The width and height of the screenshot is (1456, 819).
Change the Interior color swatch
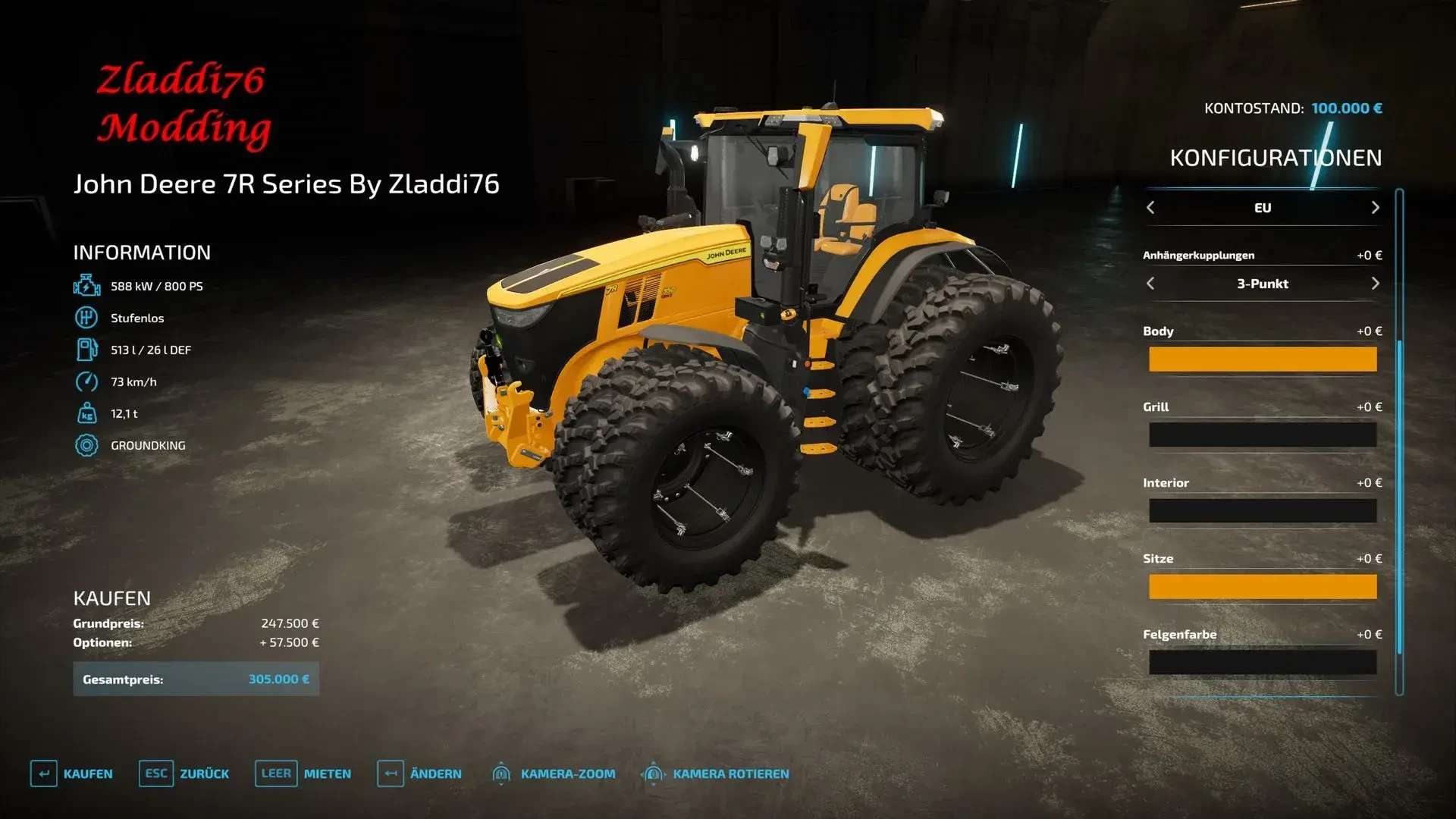[1262, 511]
